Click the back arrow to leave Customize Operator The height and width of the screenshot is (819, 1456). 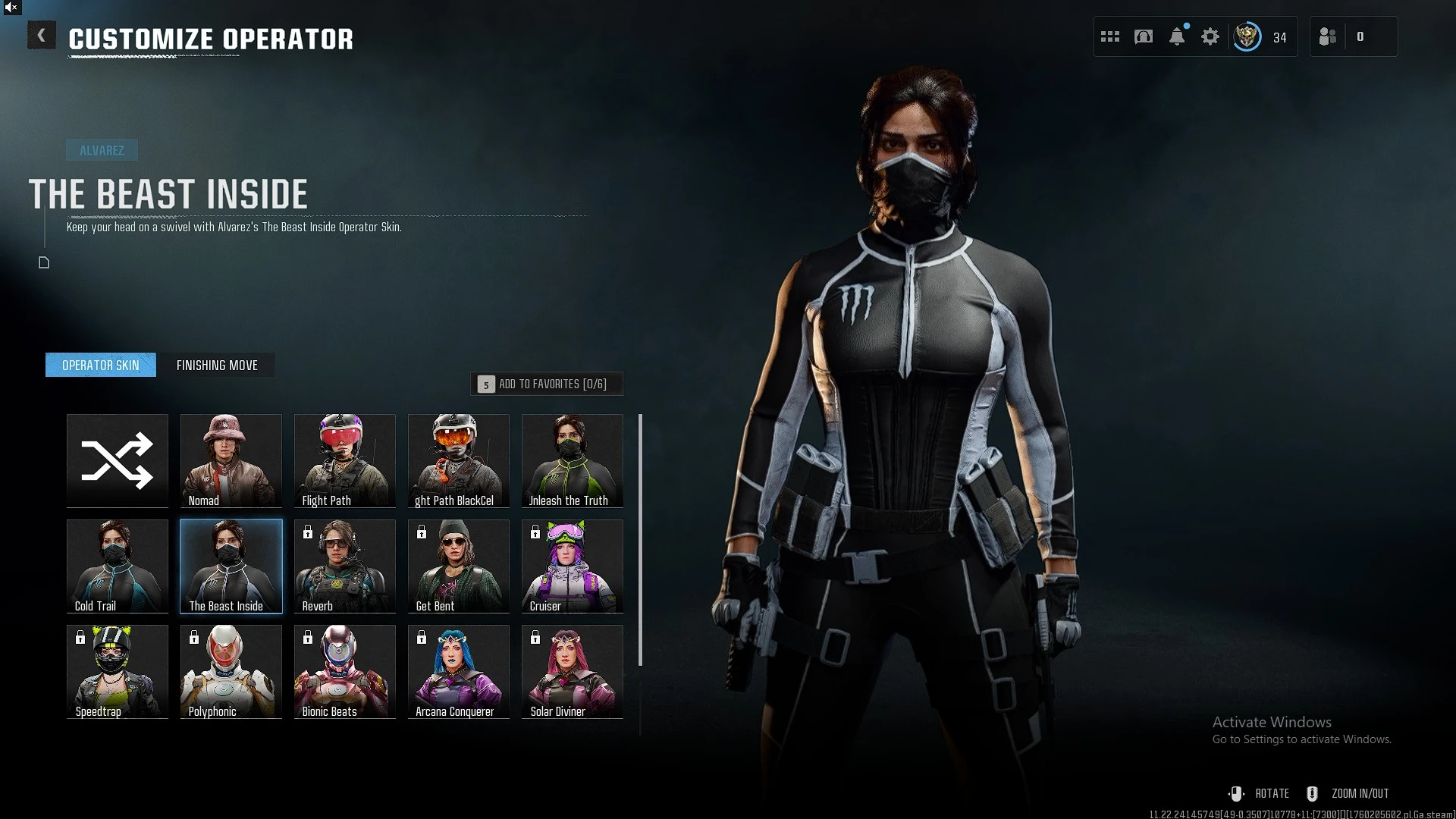pos(42,35)
